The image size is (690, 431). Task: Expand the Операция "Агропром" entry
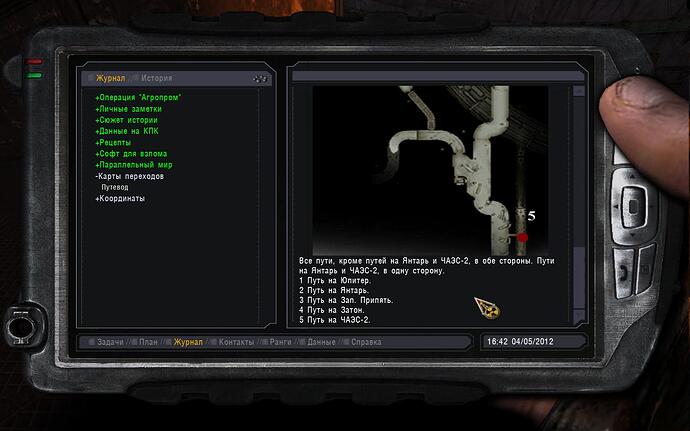pos(145,97)
